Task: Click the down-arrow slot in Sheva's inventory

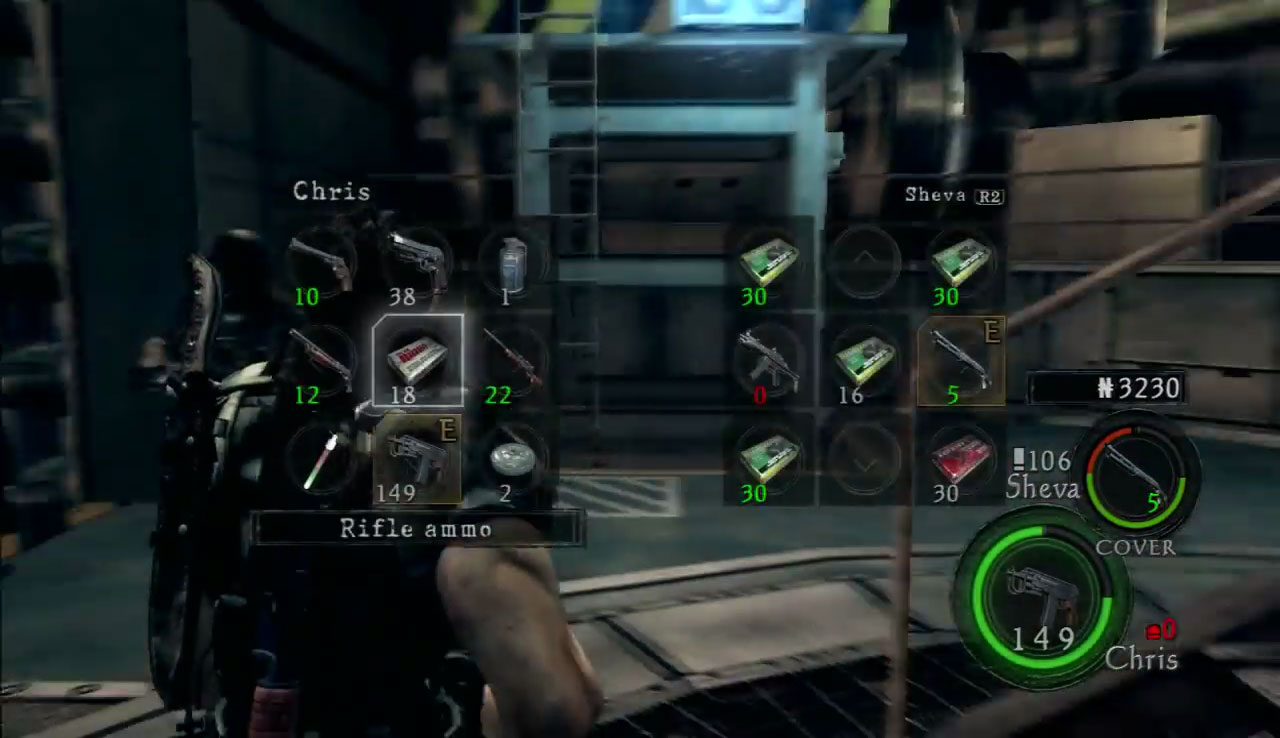Action: (x=865, y=460)
